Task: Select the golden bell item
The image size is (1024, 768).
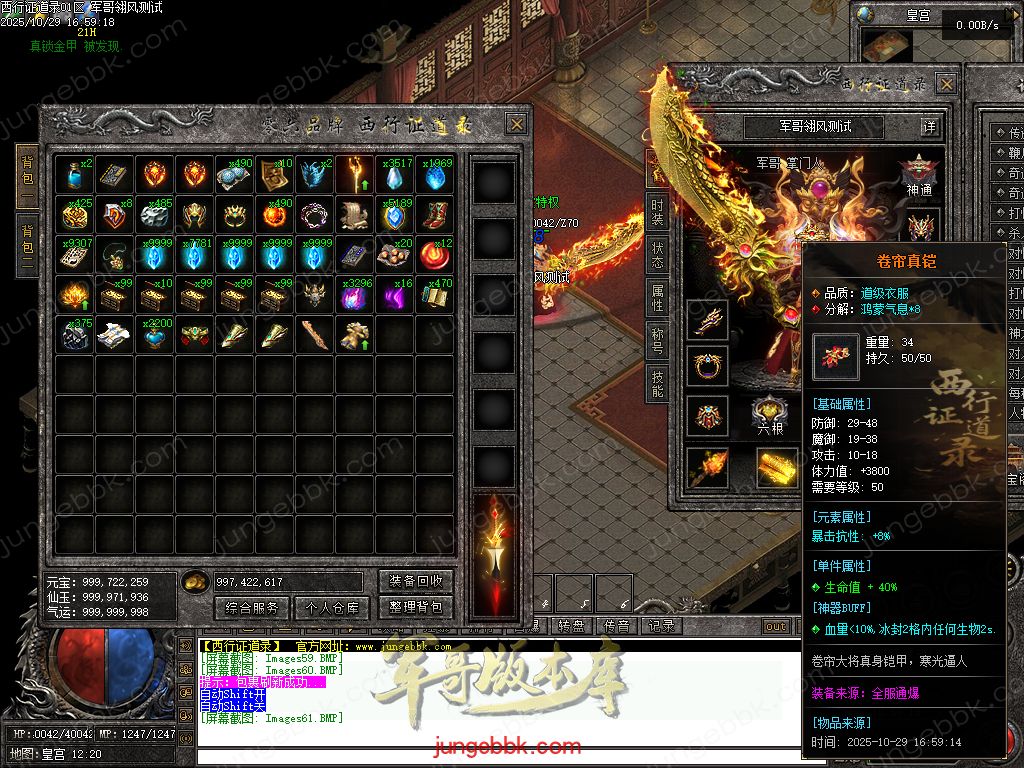Action: click(x=355, y=335)
